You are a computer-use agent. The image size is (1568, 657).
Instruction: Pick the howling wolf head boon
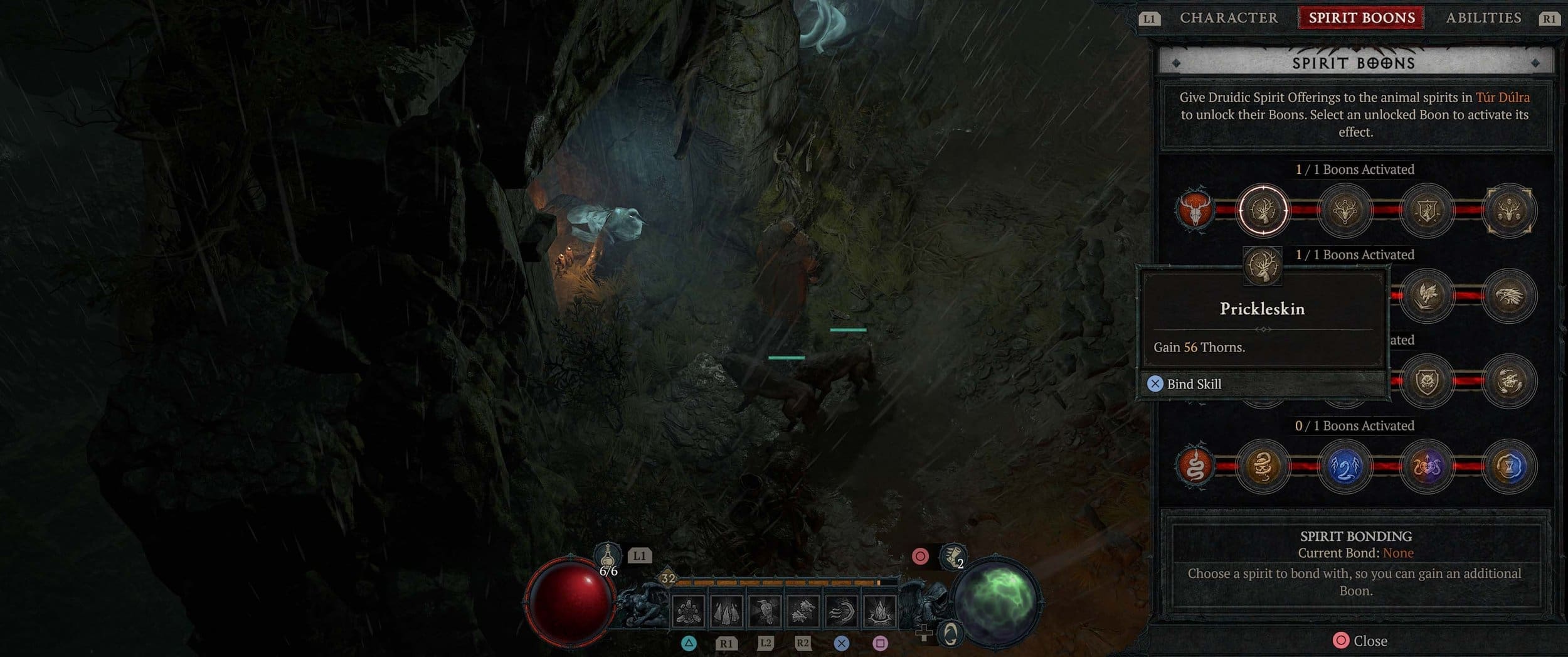pyautogui.click(x=1509, y=382)
